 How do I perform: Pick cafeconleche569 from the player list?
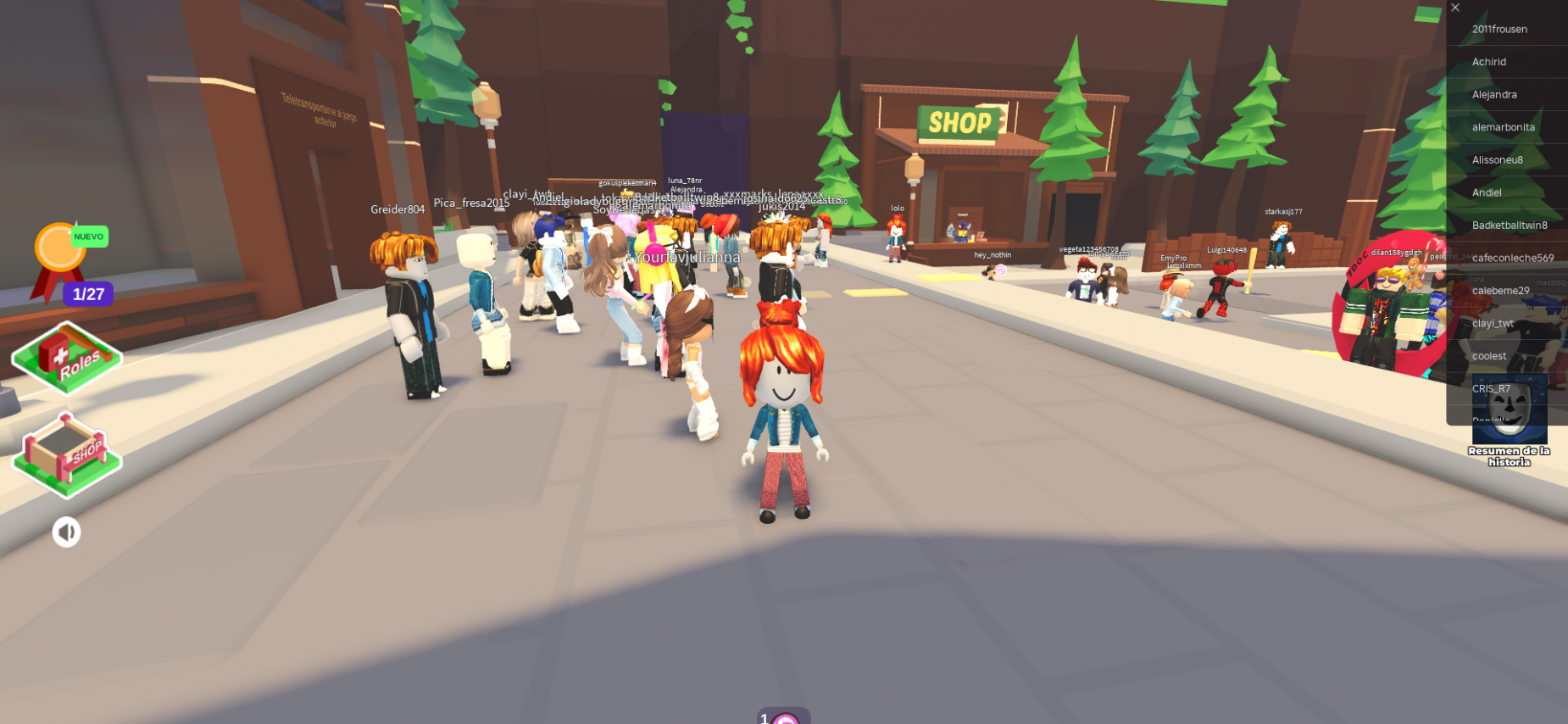1513,258
